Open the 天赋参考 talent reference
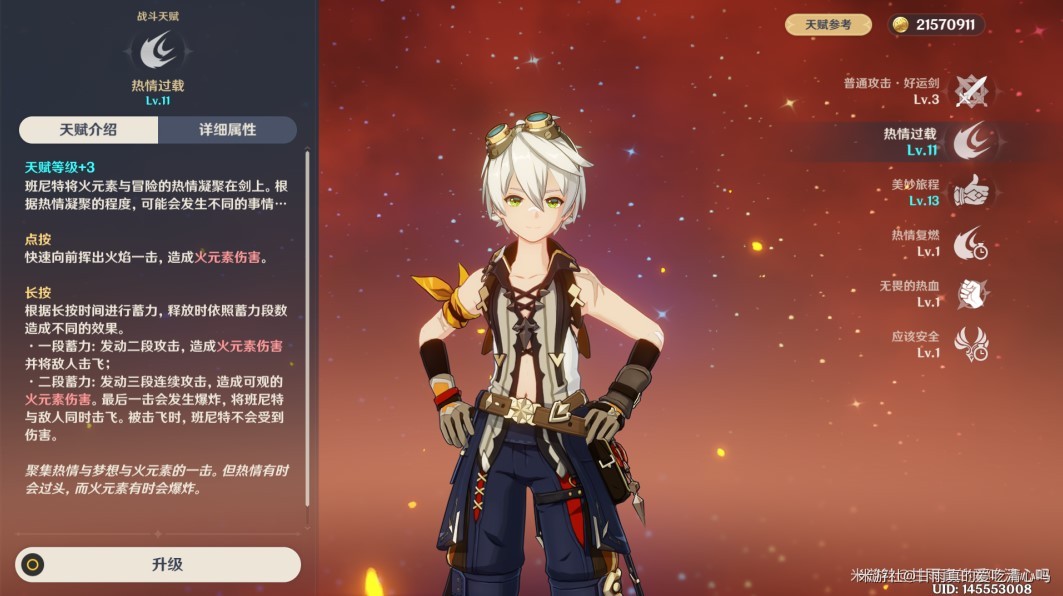Image resolution: width=1063 pixels, height=596 pixels. 828,24
